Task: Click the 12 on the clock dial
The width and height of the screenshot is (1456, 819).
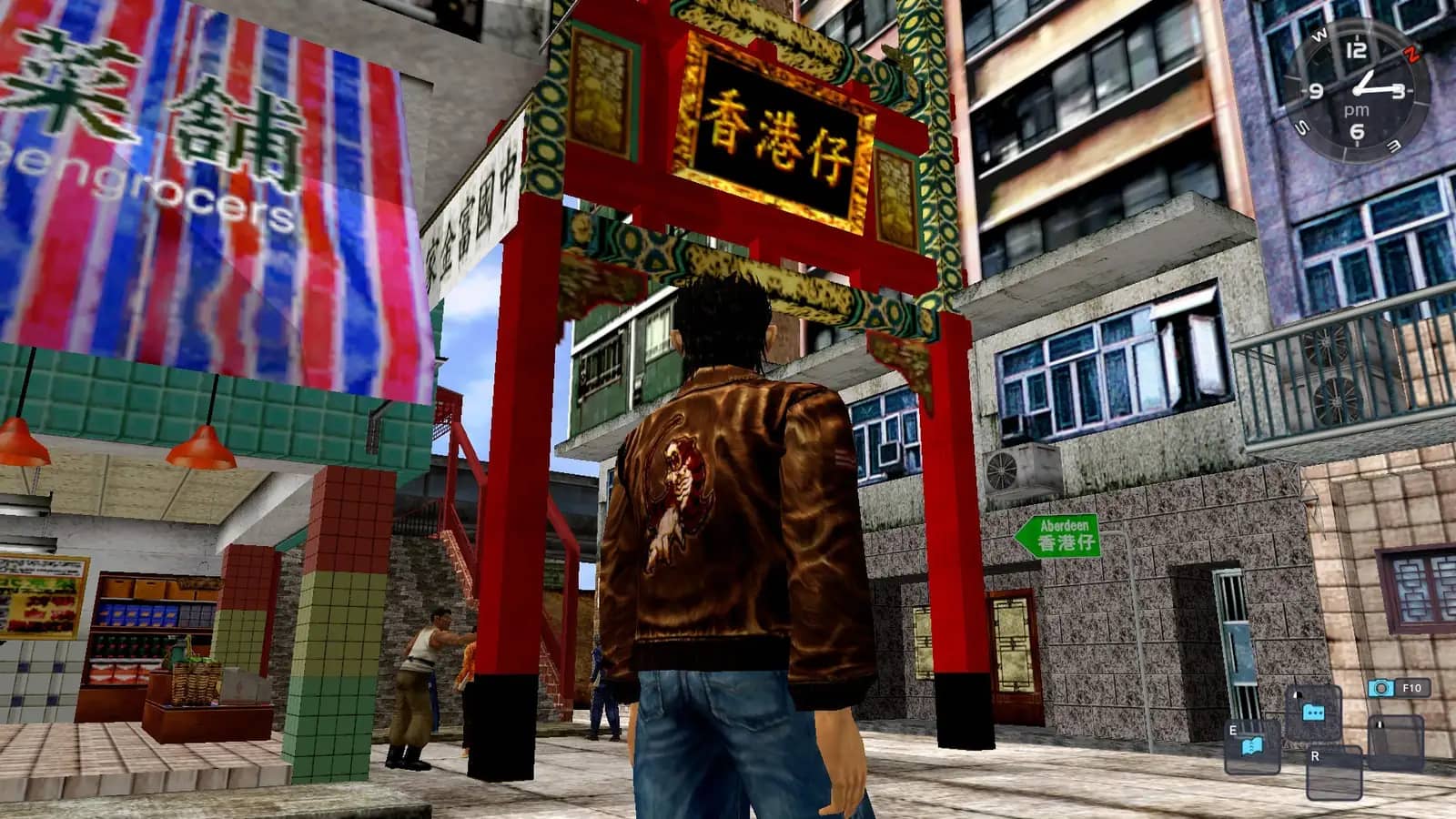Action: click(x=1356, y=51)
